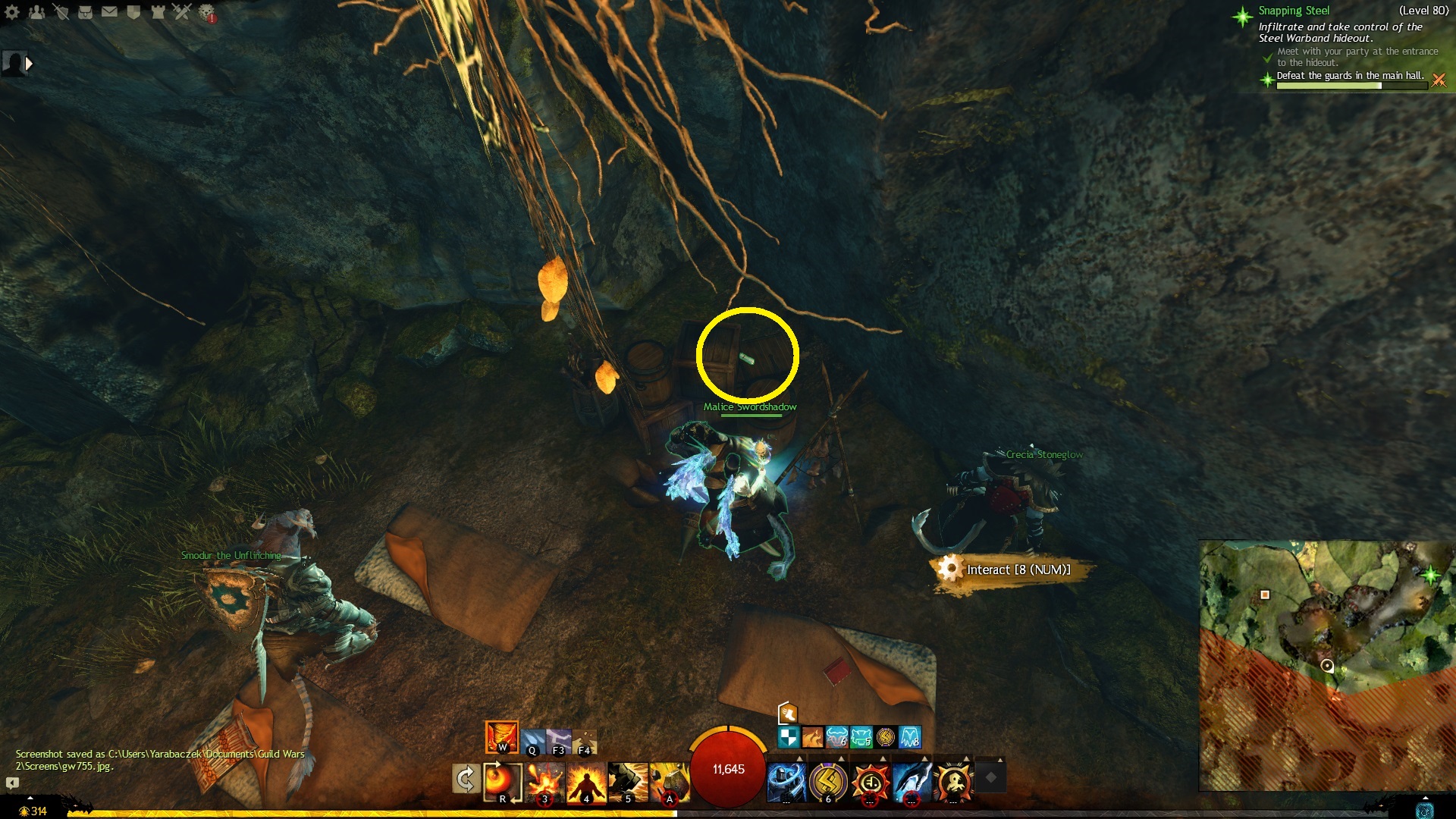Image resolution: width=1456 pixels, height=819 pixels.
Task: Open the Hero panel sword-and-shield icon
Action: point(61,12)
